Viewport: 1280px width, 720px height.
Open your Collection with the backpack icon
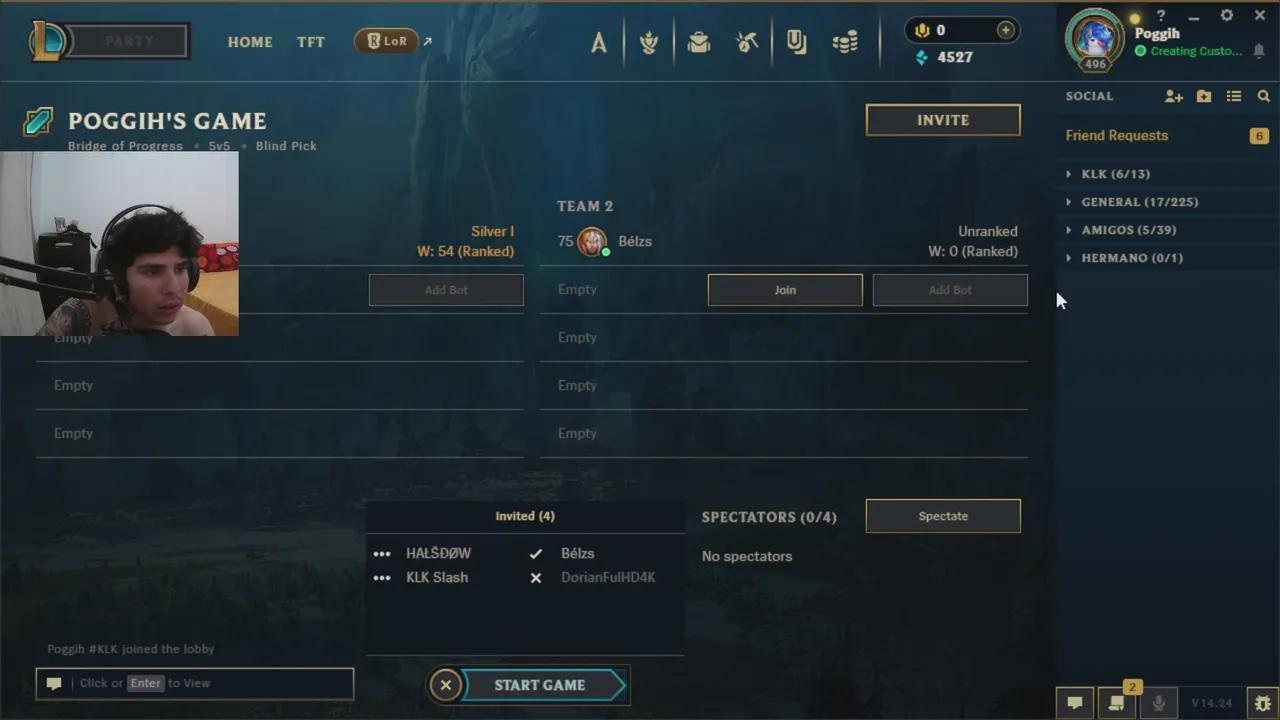click(x=699, y=42)
